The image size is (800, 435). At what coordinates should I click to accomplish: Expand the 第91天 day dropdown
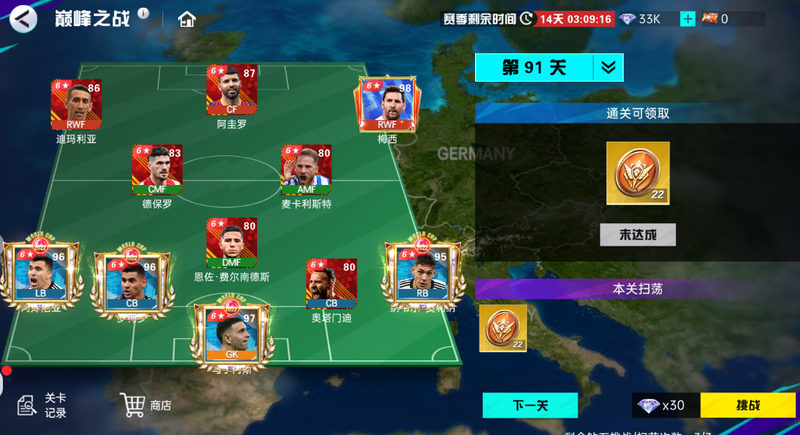coord(607,67)
